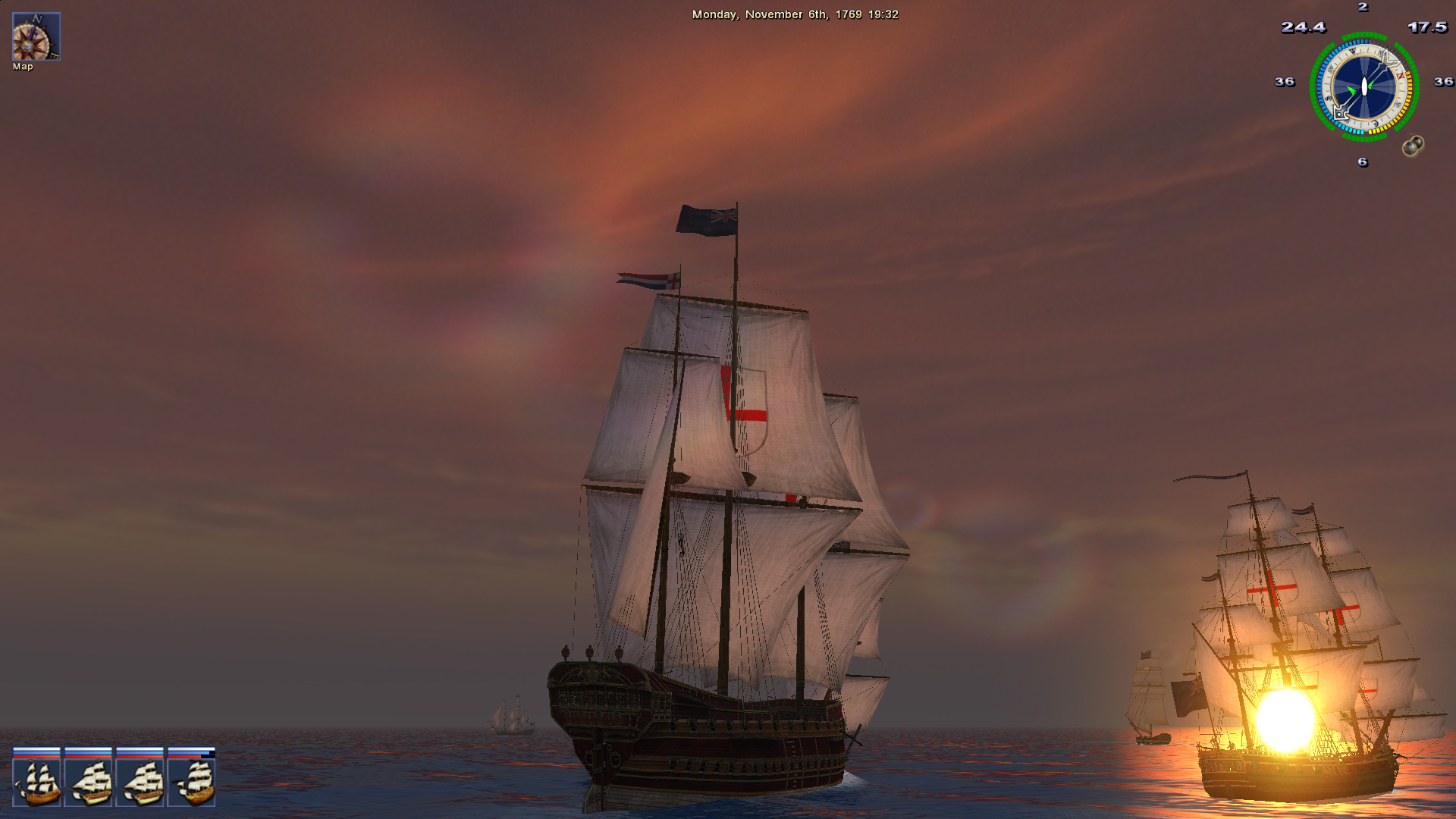Select the cannonball ammunition icon
Screen dimensions: 1456x819
(x=1412, y=146)
